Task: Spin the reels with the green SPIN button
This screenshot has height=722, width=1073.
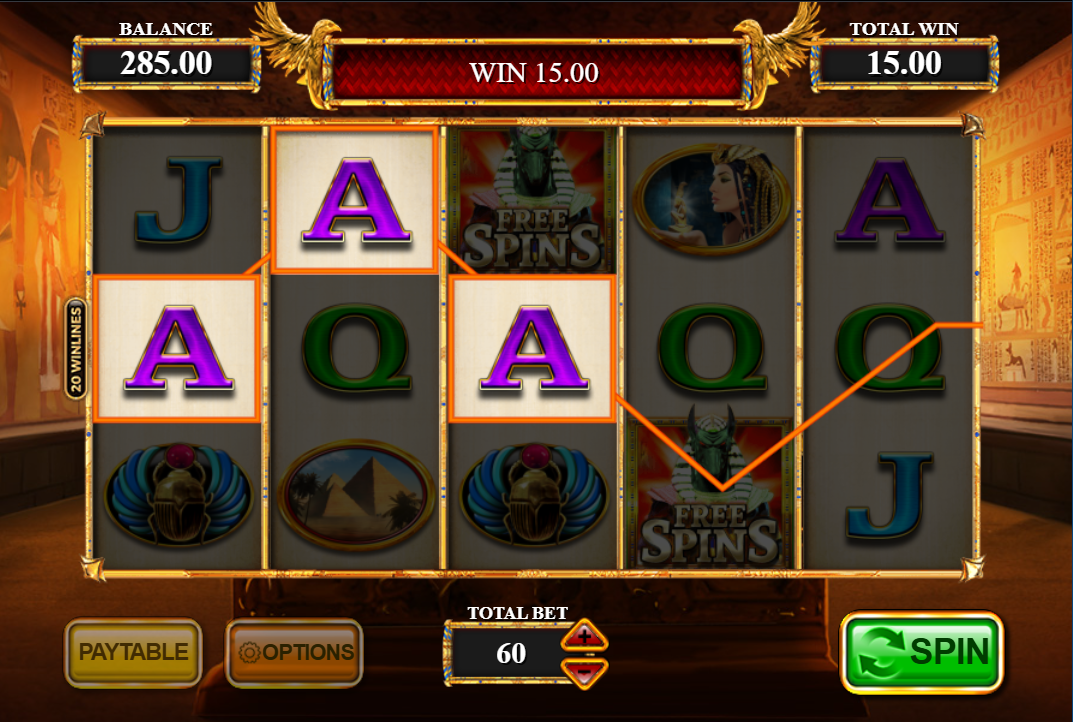Action: point(921,652)
